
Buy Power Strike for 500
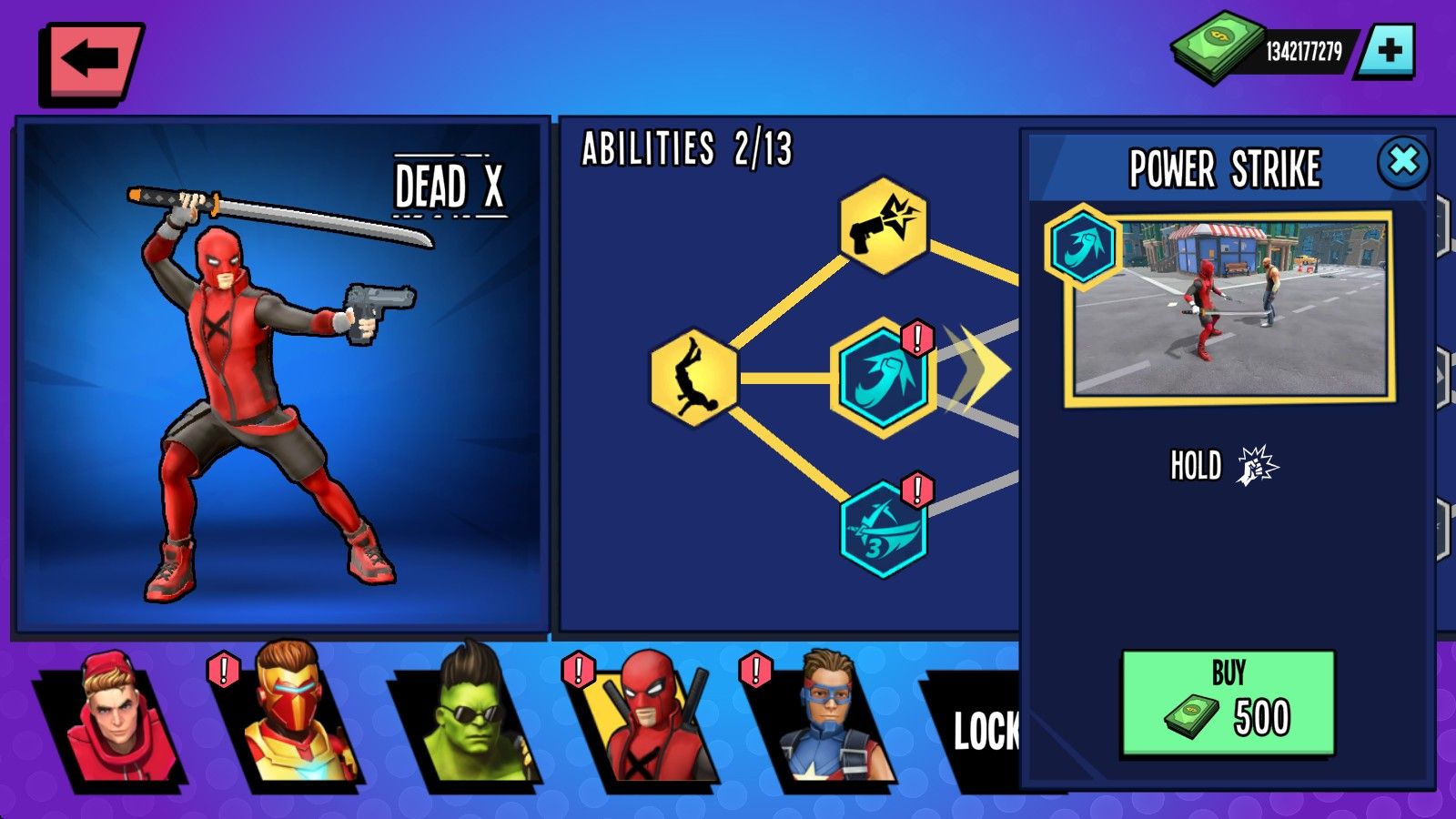[x=1228, y=703]
